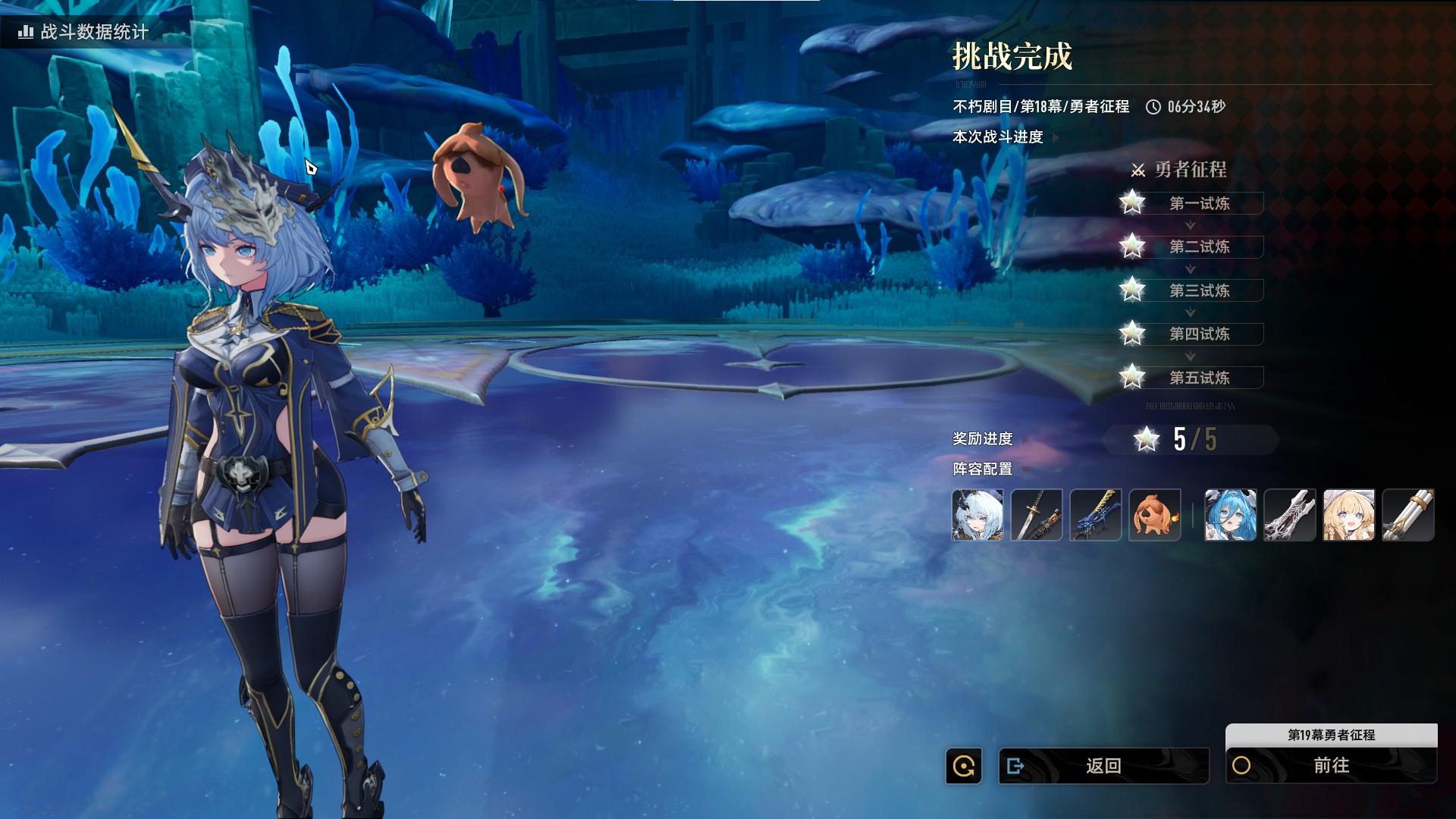The image size is (1456, 819).
Task: View the 5/5 reward progress stars
Action: 1191,439
